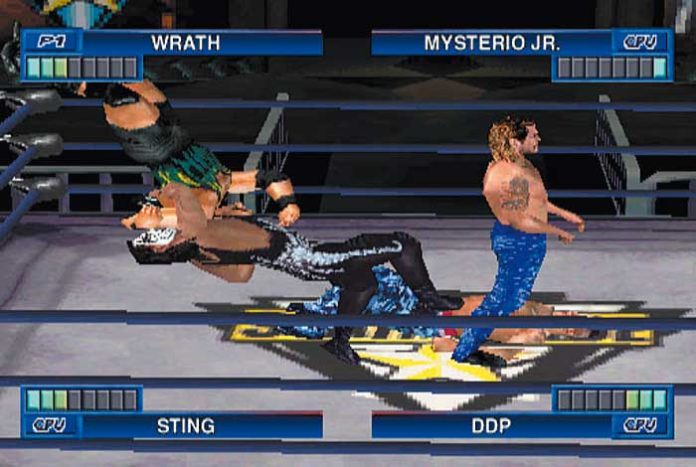
Task: Select the DDP name plate
Action: (x=492, y=425)
